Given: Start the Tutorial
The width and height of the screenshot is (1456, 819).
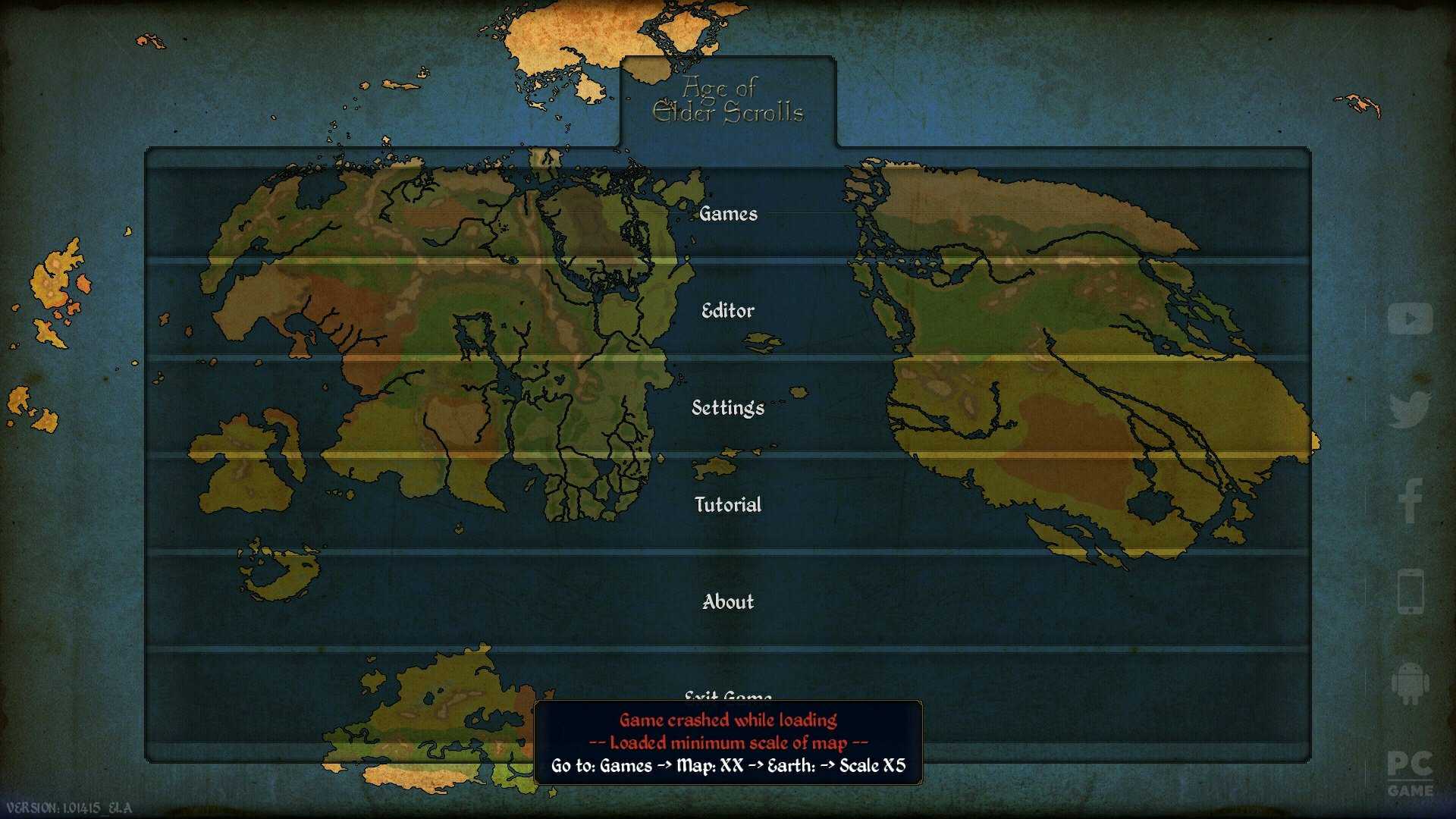Looking at the screenshot, I should (x=728, y=505).
